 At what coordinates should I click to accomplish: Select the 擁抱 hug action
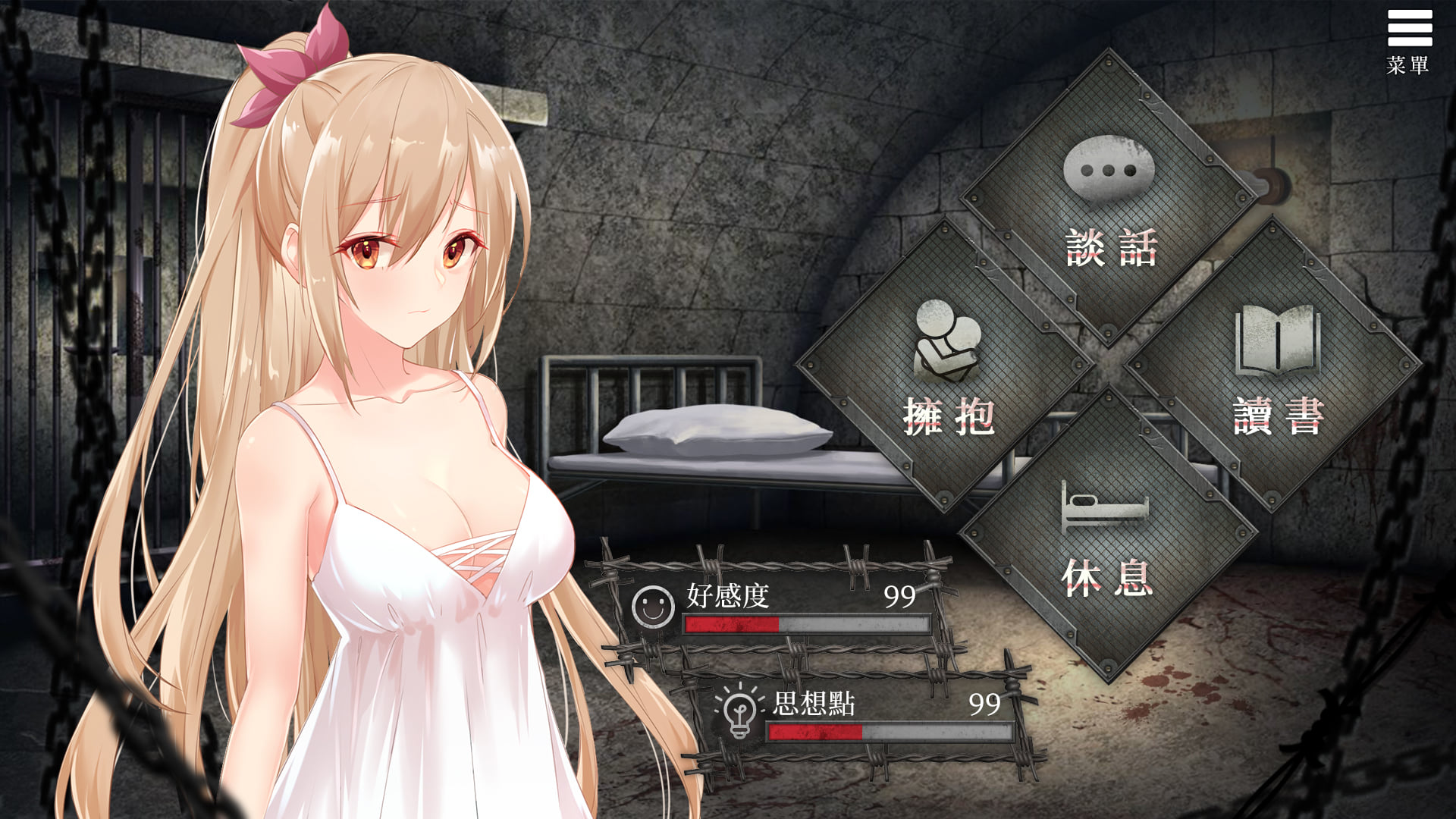point(946,368)
